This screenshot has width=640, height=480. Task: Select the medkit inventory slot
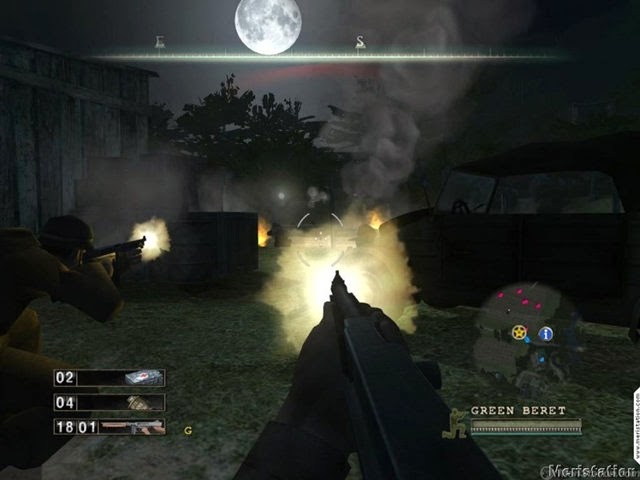coord(109,378)
